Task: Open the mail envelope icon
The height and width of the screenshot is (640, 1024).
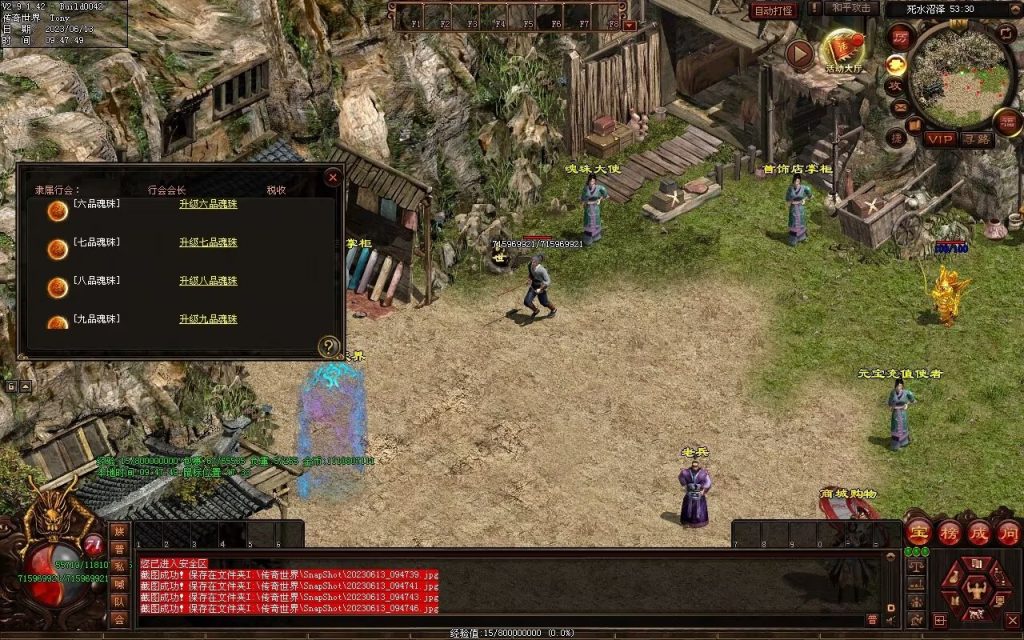Action: 900,108
